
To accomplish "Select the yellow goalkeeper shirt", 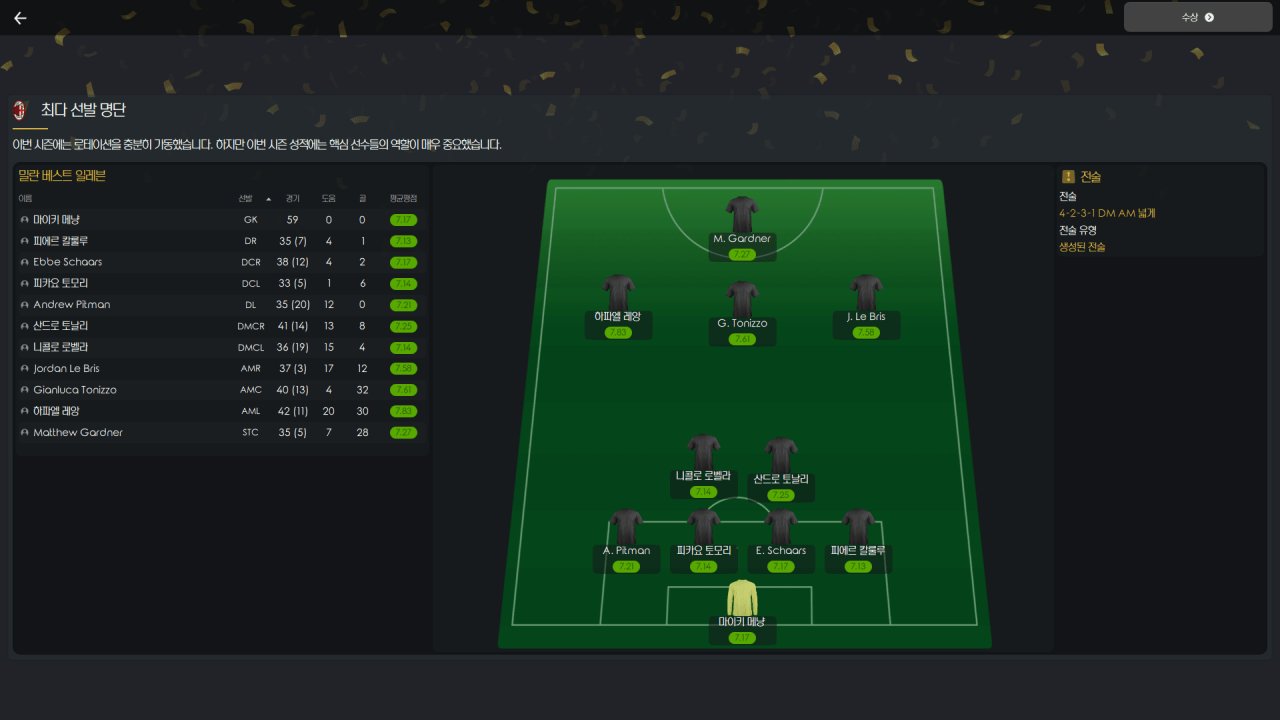I will (x=742, y=597).
